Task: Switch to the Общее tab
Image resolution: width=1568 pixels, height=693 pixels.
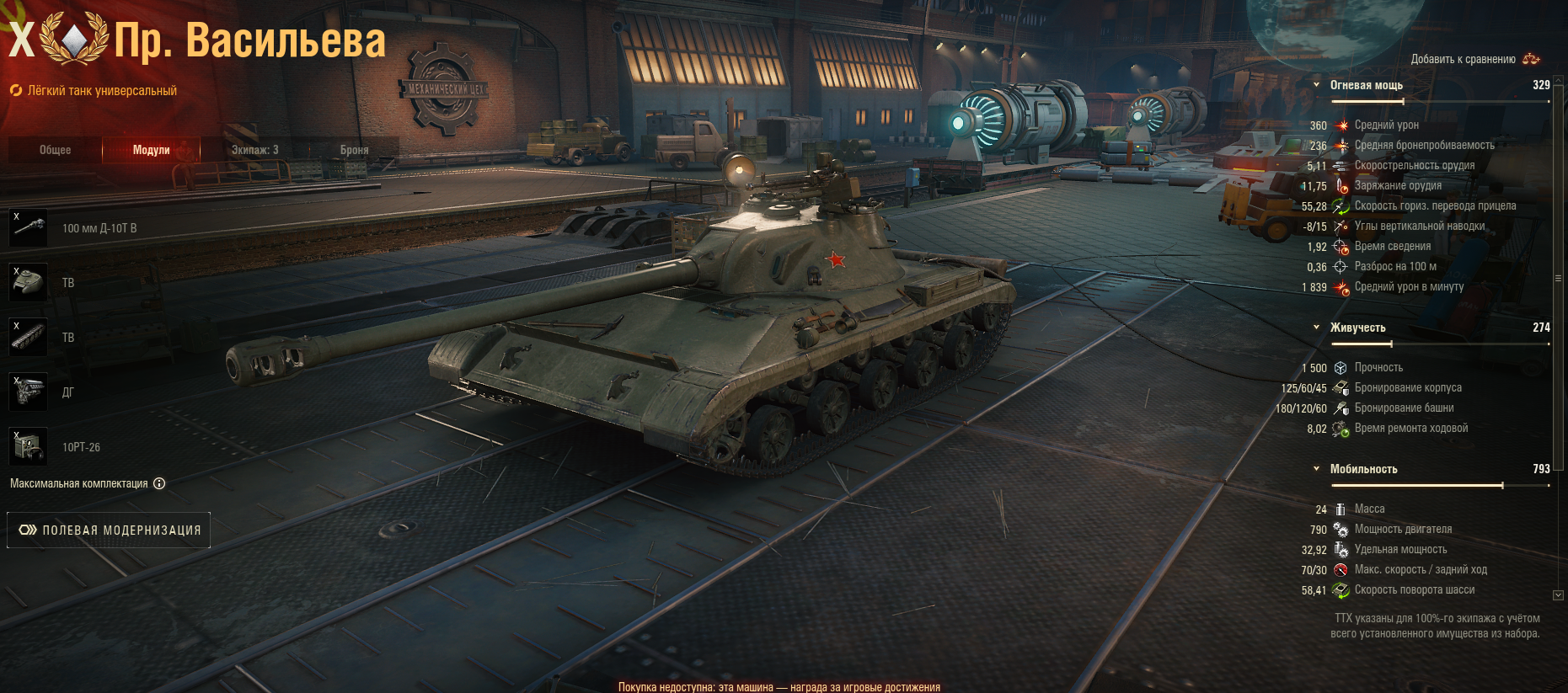Action: [55, 150]
